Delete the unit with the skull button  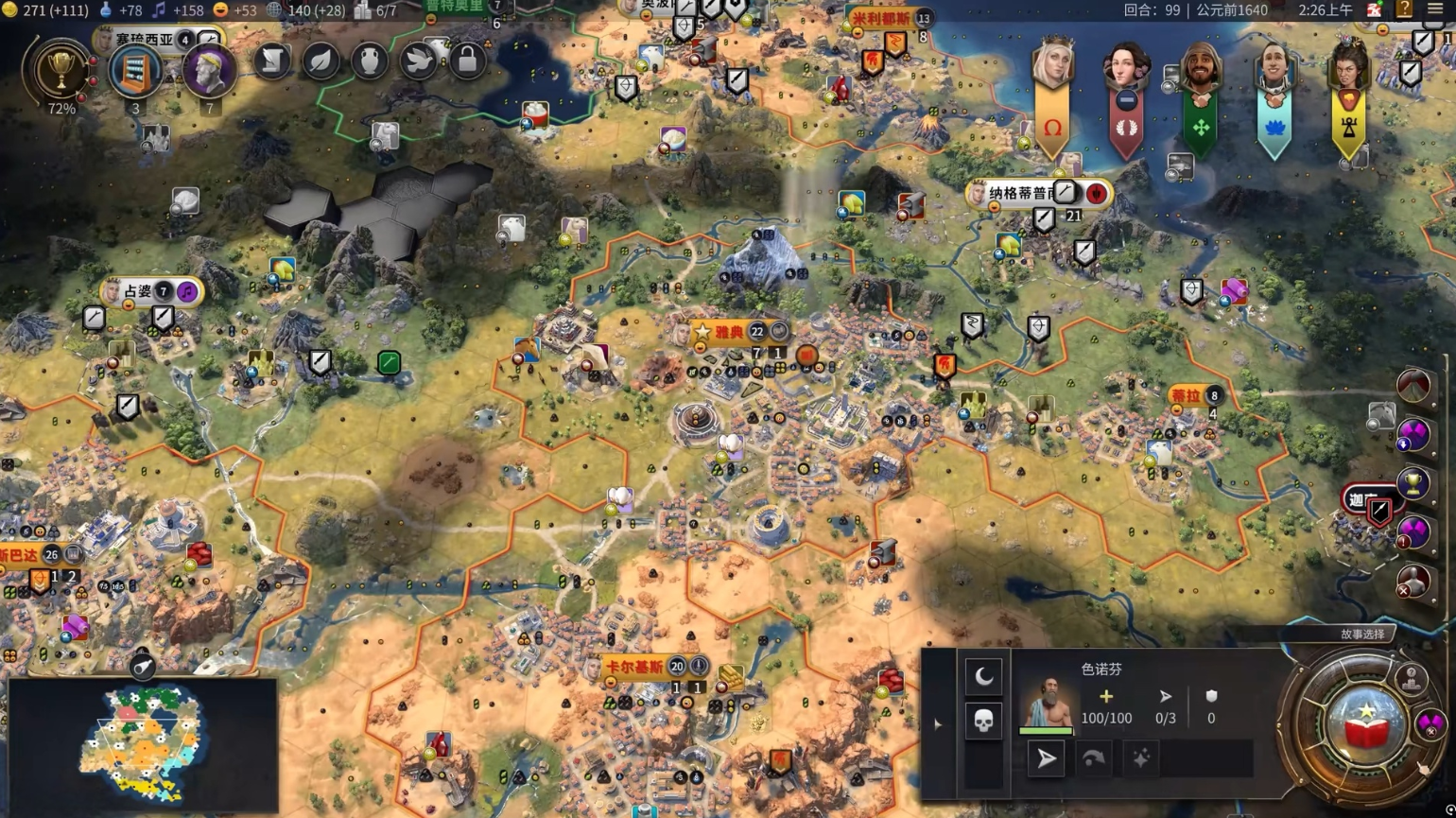click(983, 722)
